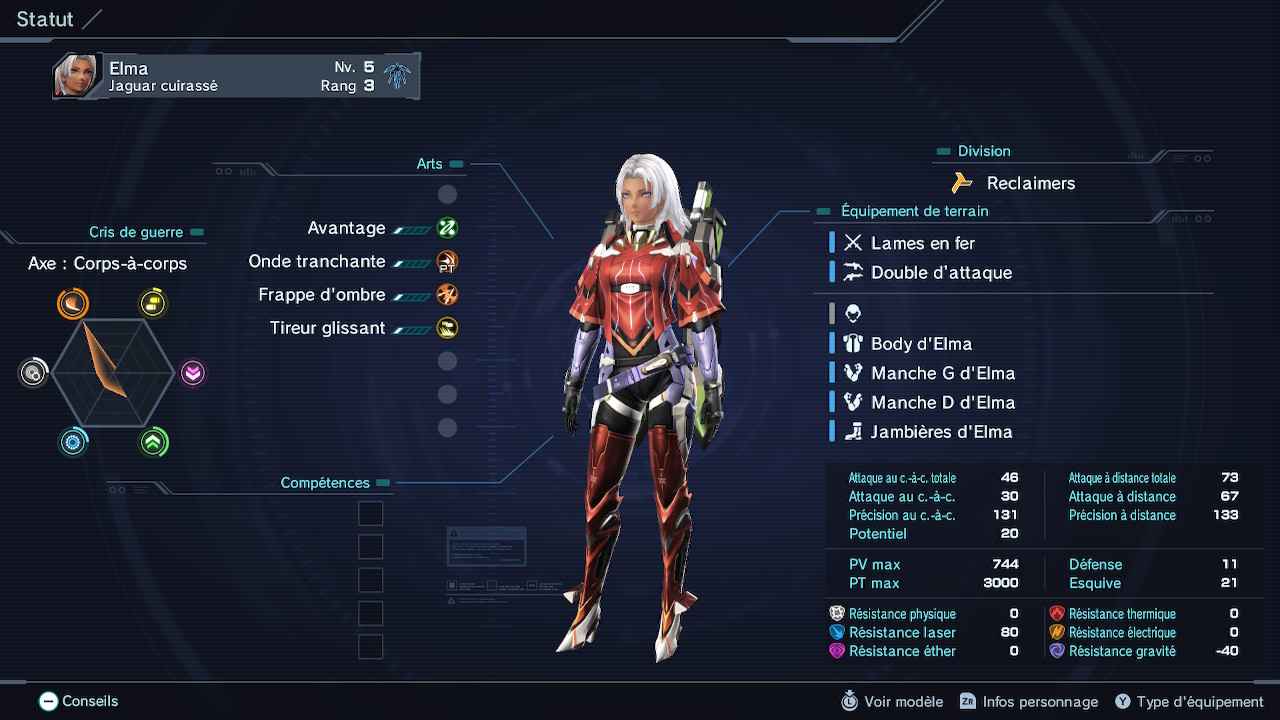Open the Conseils tips option
The image size is (1280, 720).
coord(79,702)
